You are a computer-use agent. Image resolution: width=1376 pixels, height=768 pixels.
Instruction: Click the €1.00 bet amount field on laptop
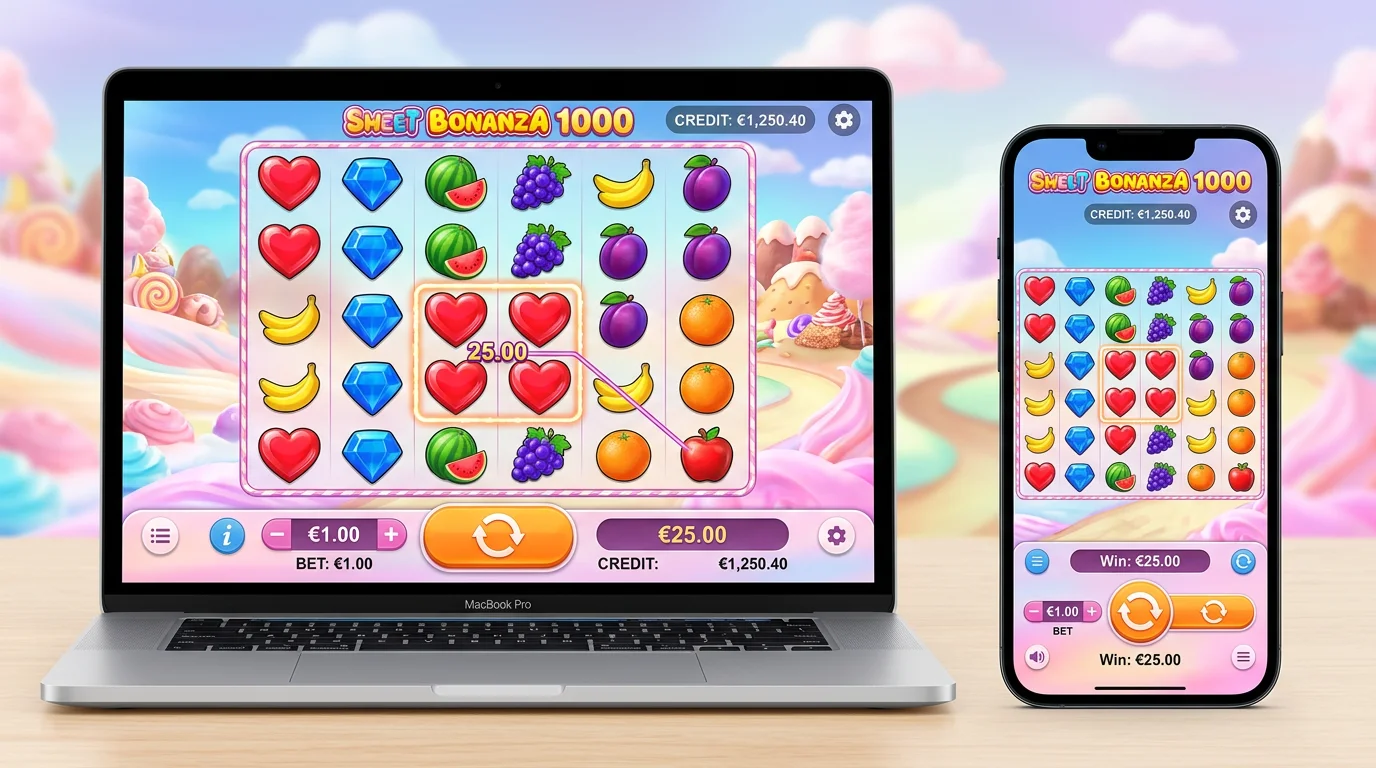tap(335, 534)
